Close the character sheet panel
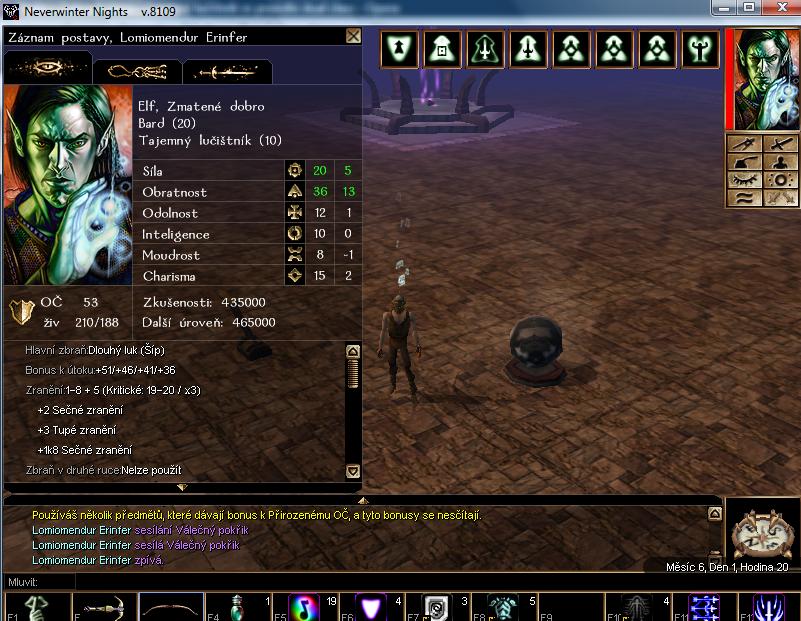 (x=353, y=36)
